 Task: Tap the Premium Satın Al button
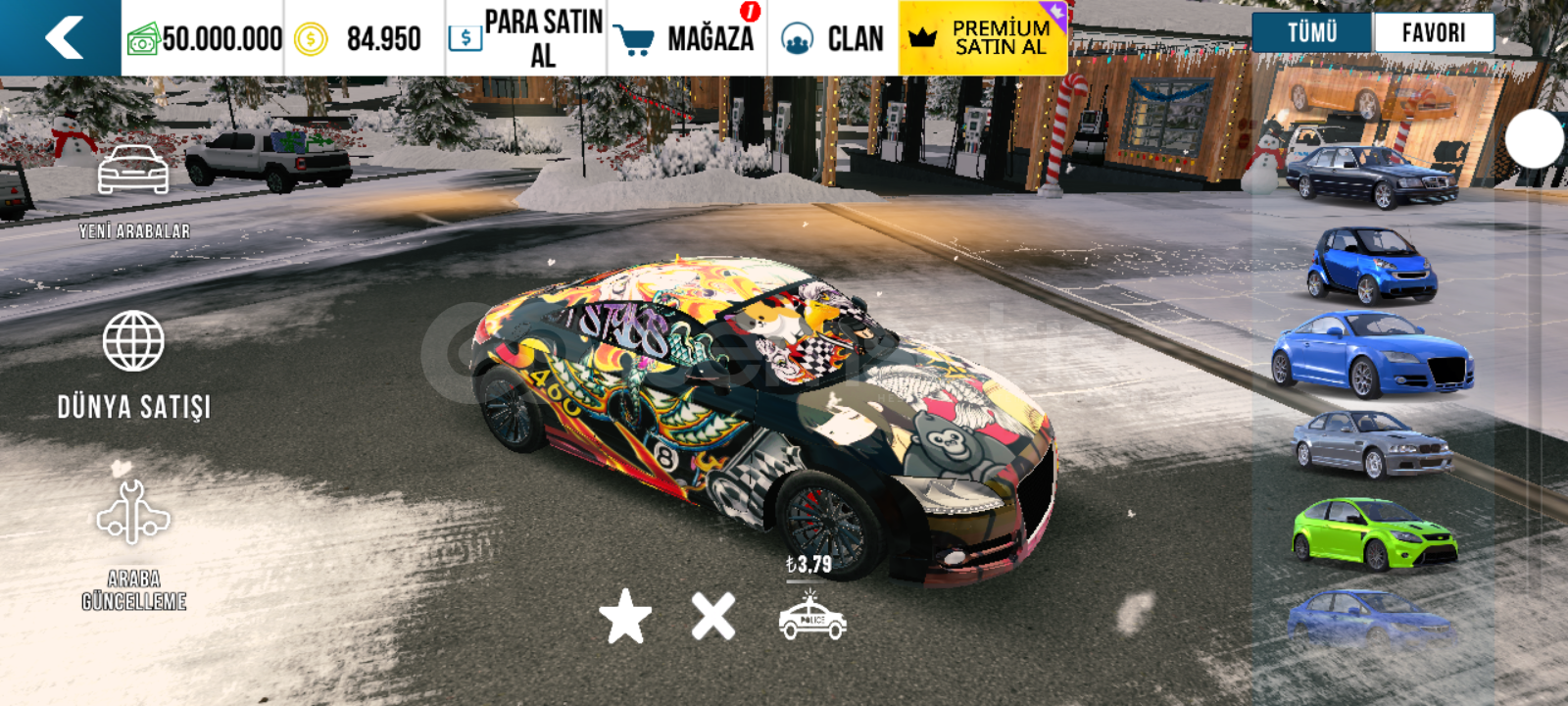click(x=983, y=38)
